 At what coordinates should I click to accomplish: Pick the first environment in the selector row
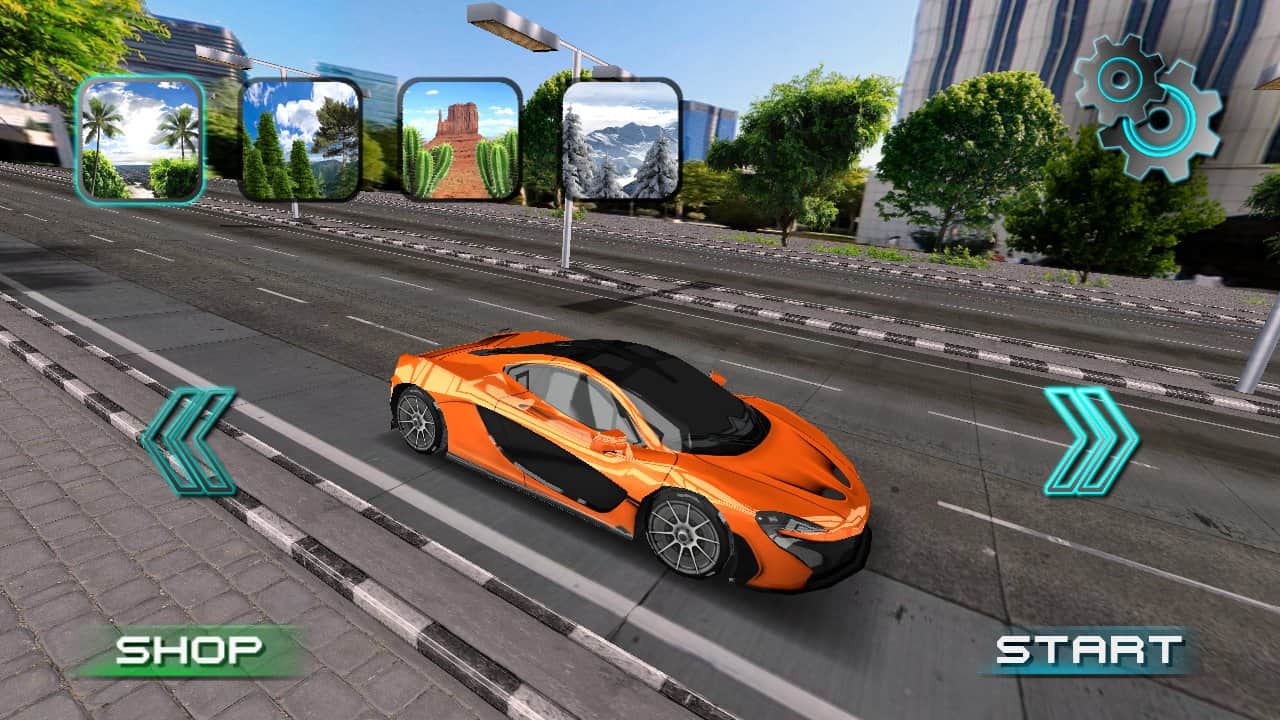tap(140, 133)
